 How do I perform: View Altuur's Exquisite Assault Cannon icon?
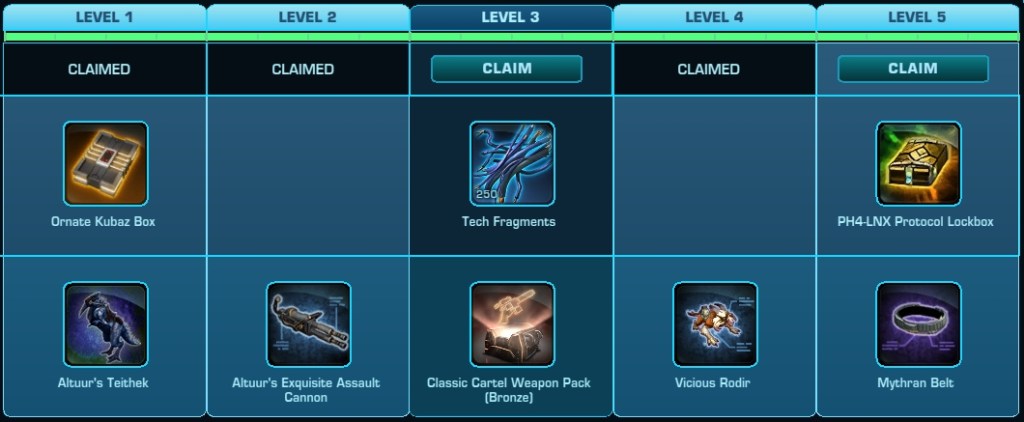(308, 324)
